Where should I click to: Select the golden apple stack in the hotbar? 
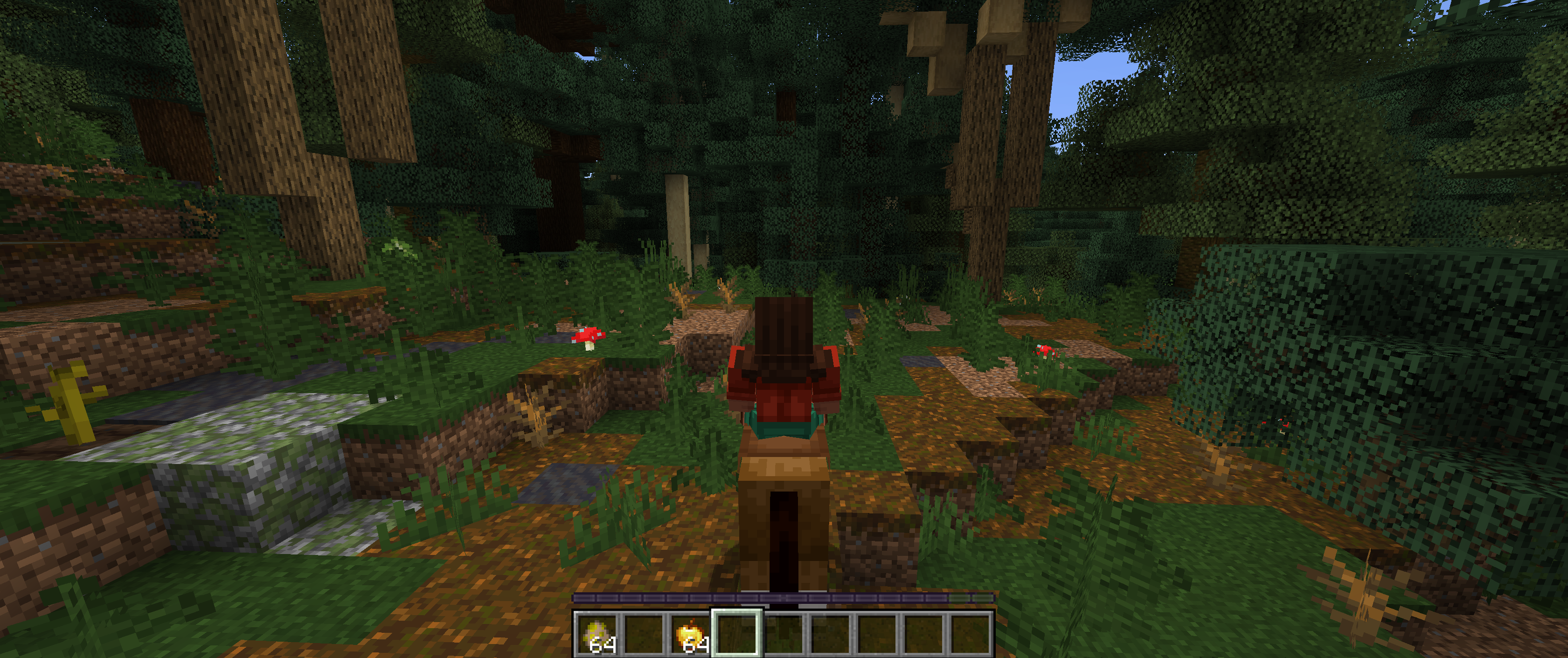click(x=693, y=634)
